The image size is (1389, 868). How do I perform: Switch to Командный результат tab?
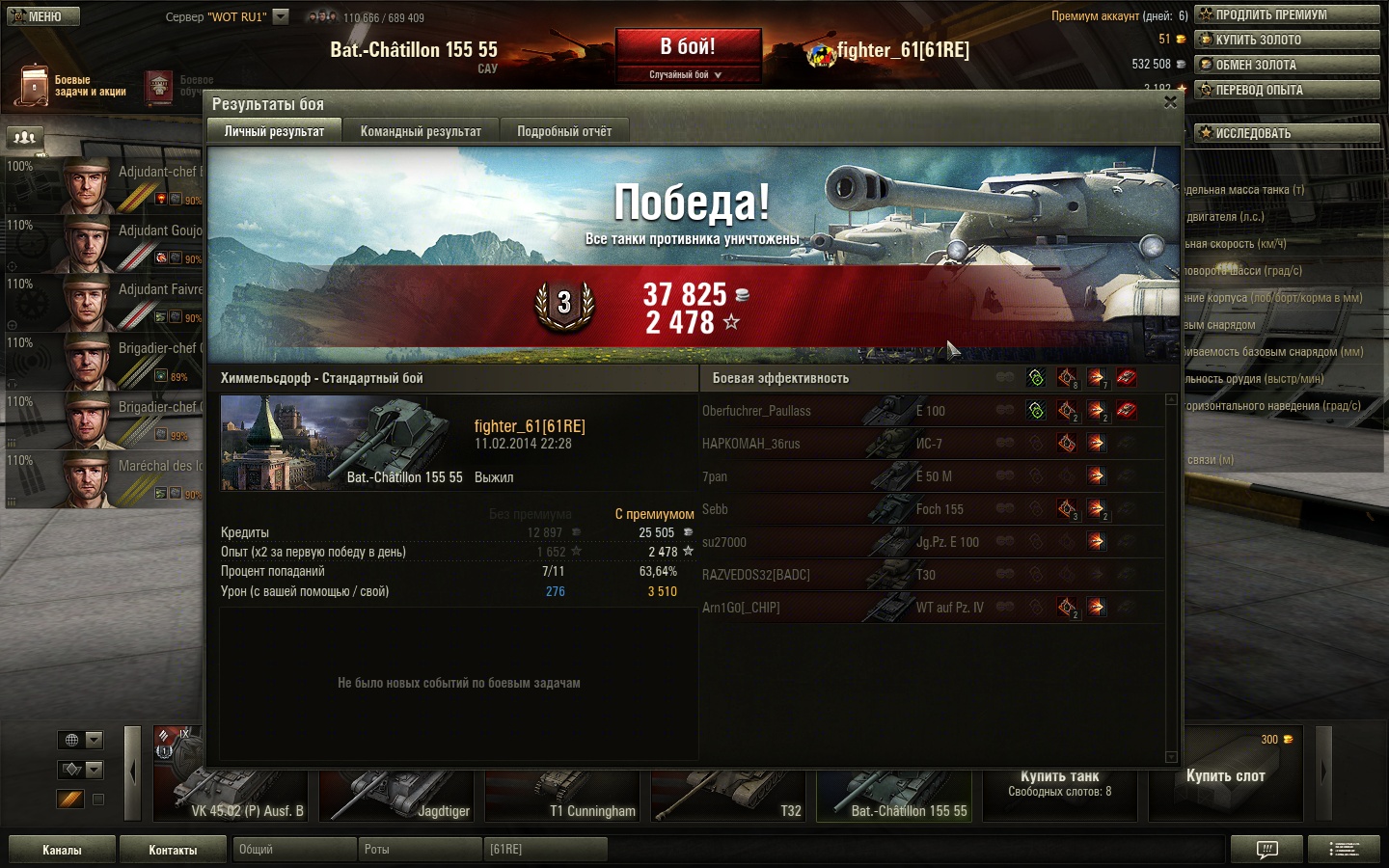(421, 131)
